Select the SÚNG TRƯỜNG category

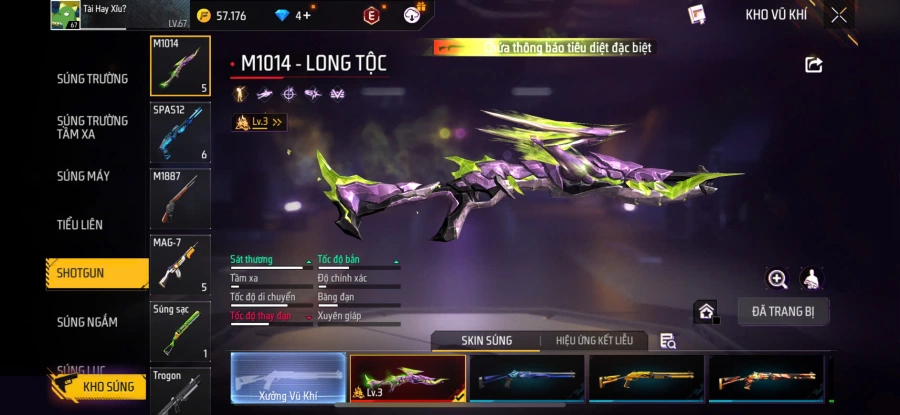pyautogui.click(x=92, y=79)
